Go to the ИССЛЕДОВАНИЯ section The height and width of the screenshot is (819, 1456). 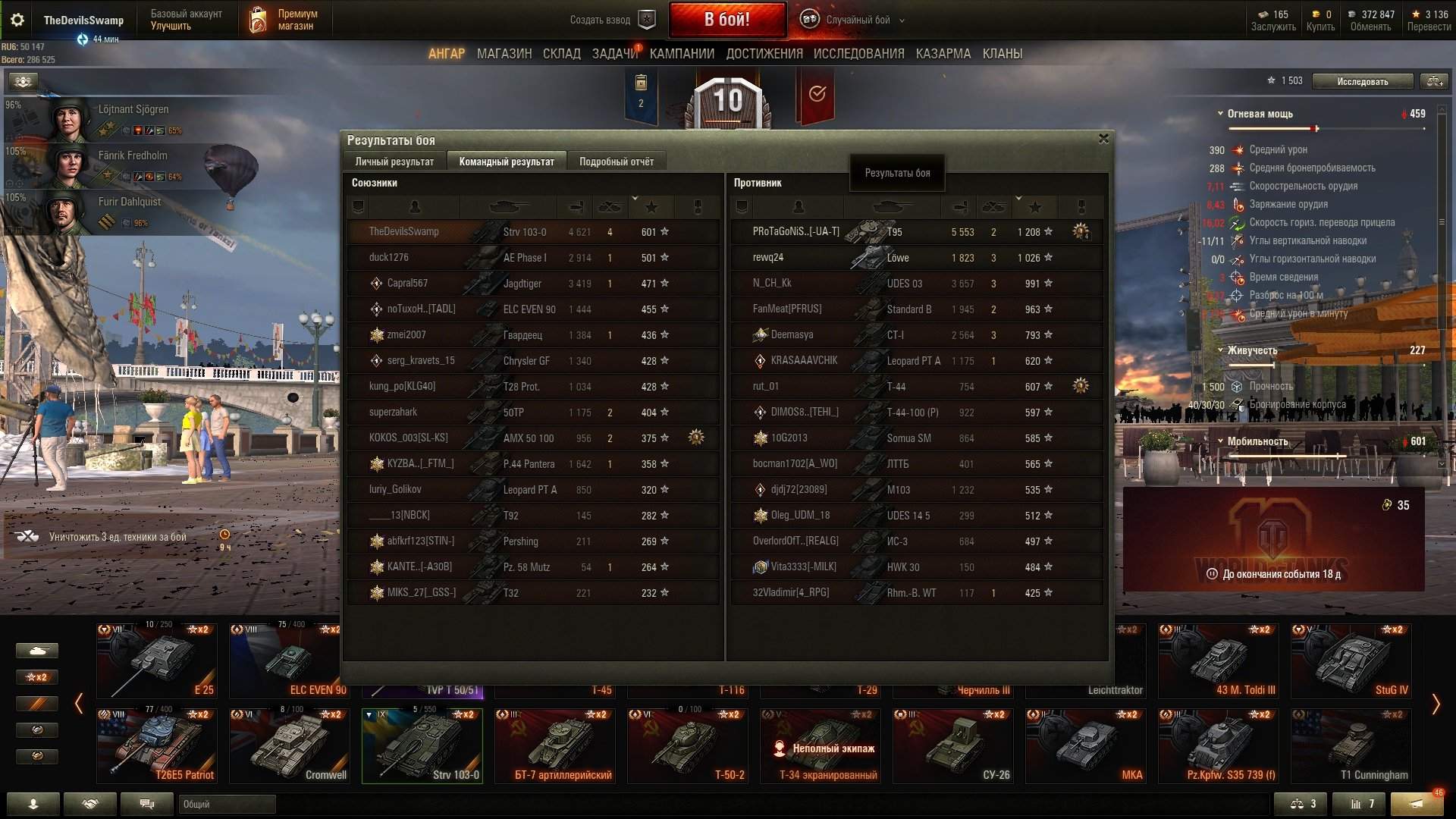[x=858, y=54]
